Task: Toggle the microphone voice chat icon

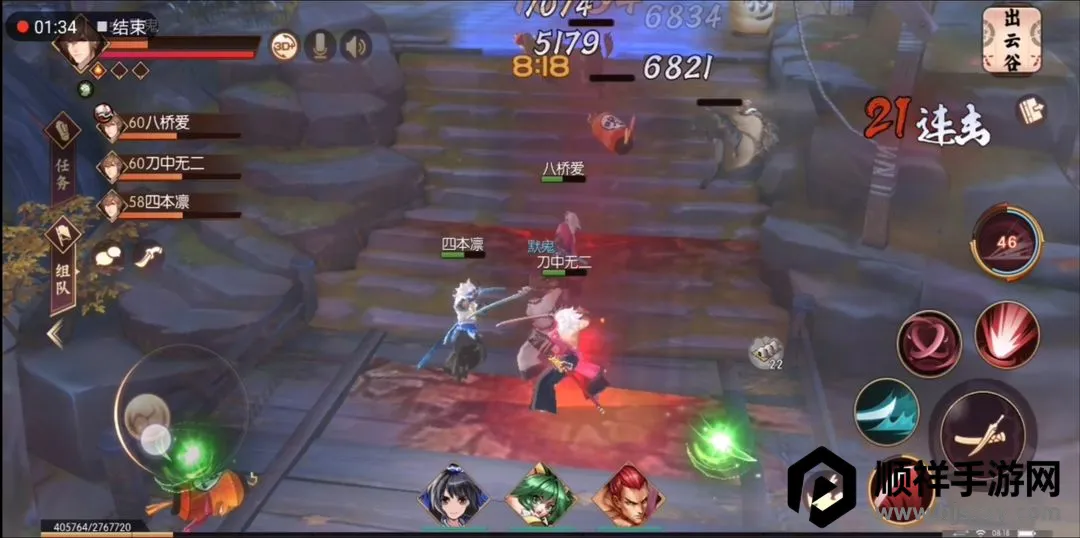Action: click(x=320, y=45)
